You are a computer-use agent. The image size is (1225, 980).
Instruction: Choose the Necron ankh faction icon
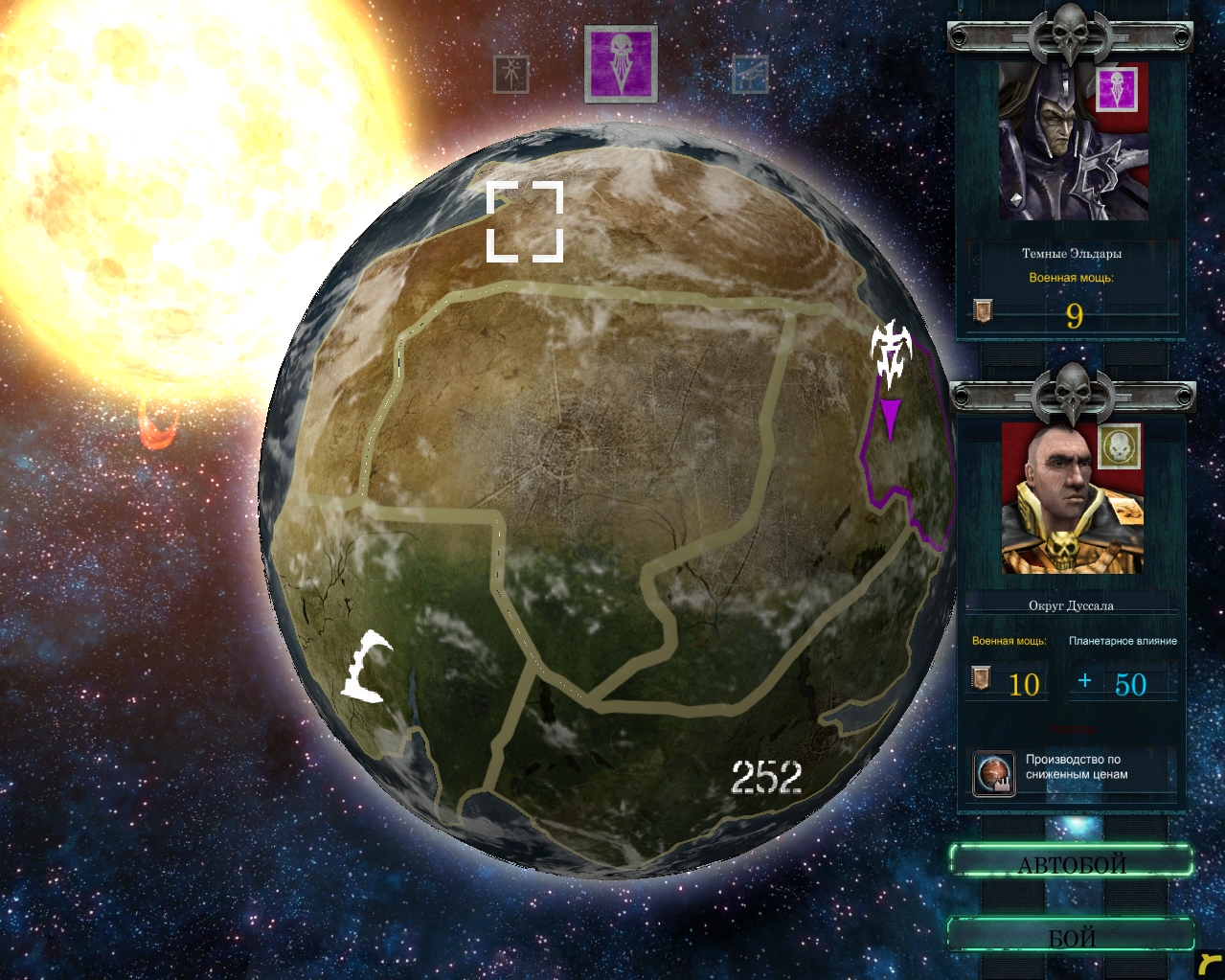[511, 74]
